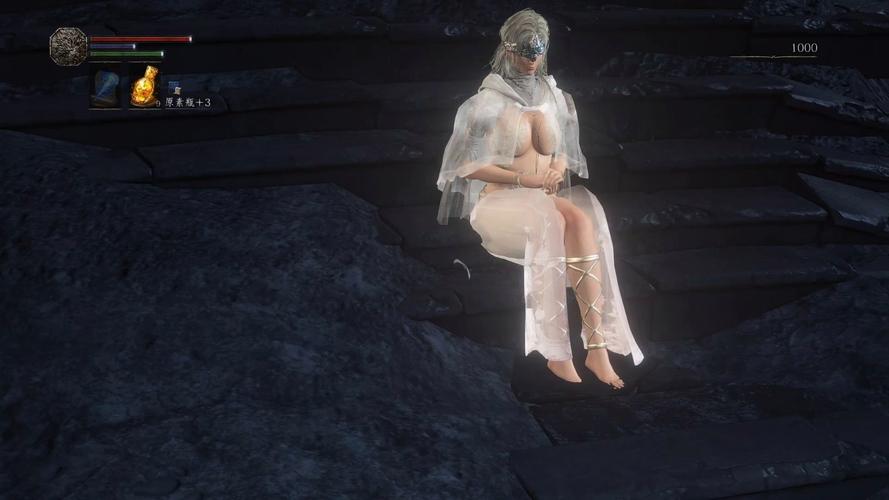Select the golden Estus Flask item slot
This screenshot has width=889, height=500.
[144, 88]
